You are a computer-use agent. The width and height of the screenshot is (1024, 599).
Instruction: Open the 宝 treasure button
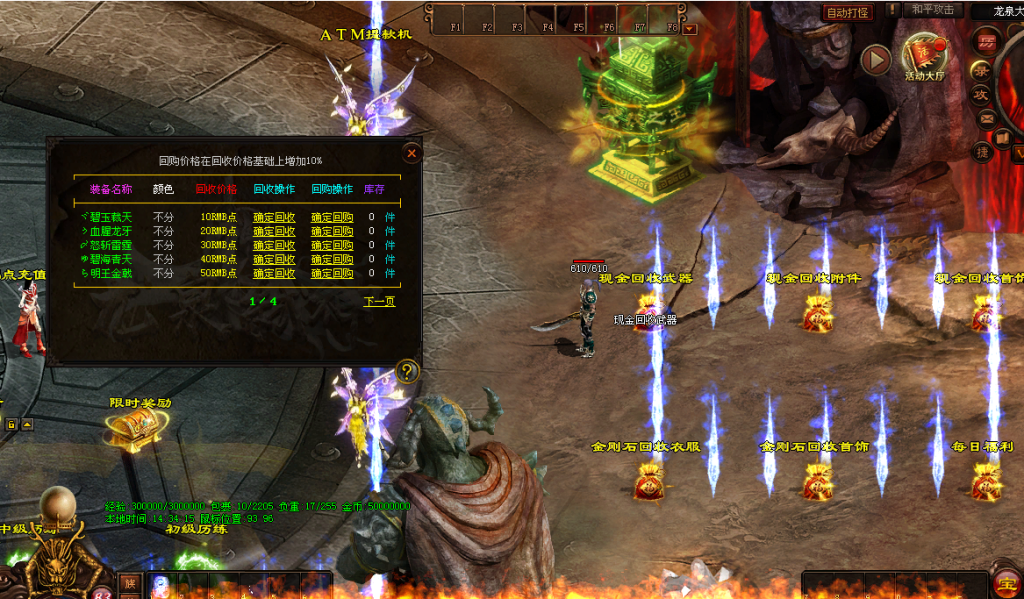point(1006,584)
